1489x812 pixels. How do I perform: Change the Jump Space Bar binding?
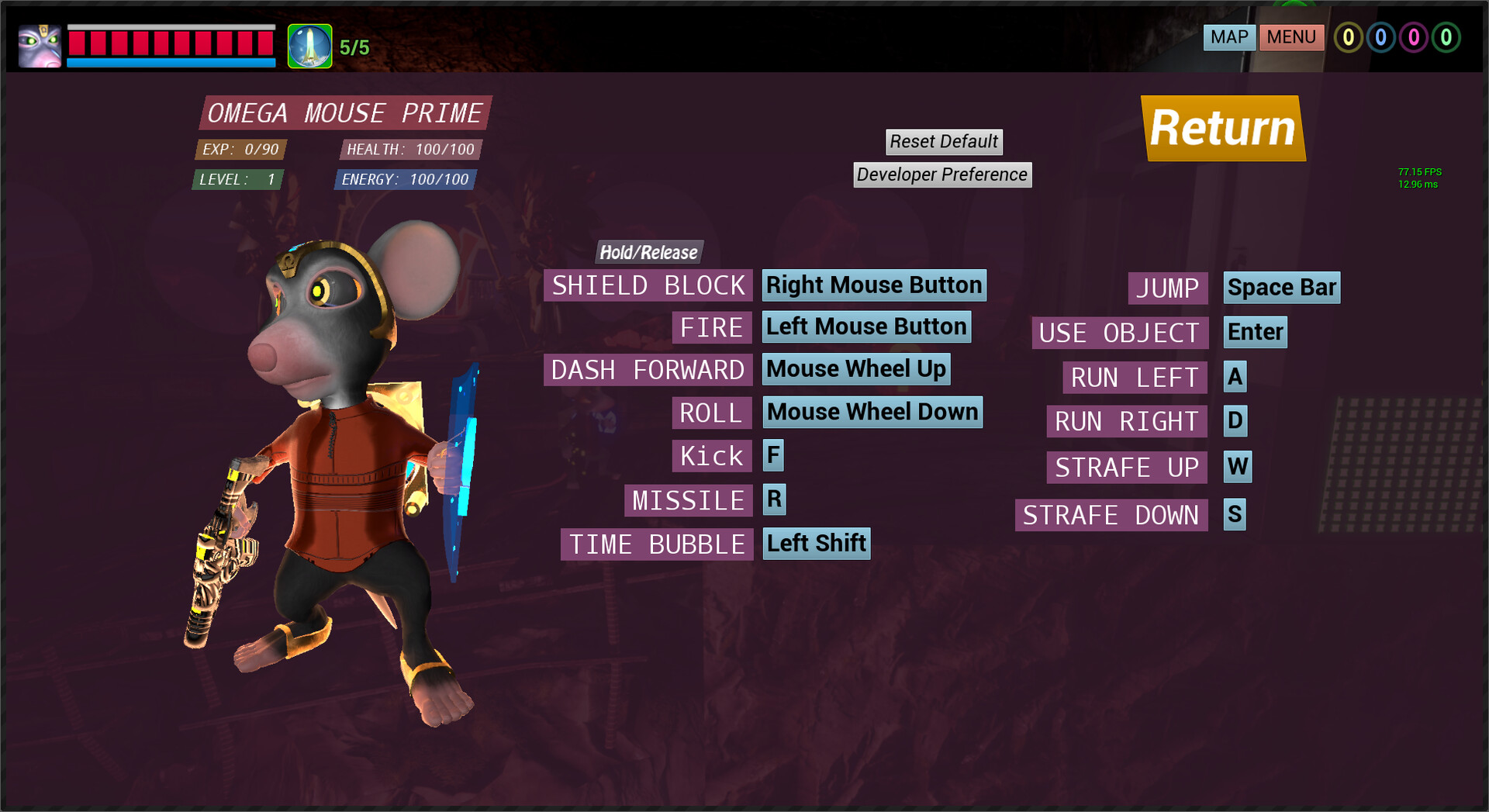click(x=1283, y=287)
